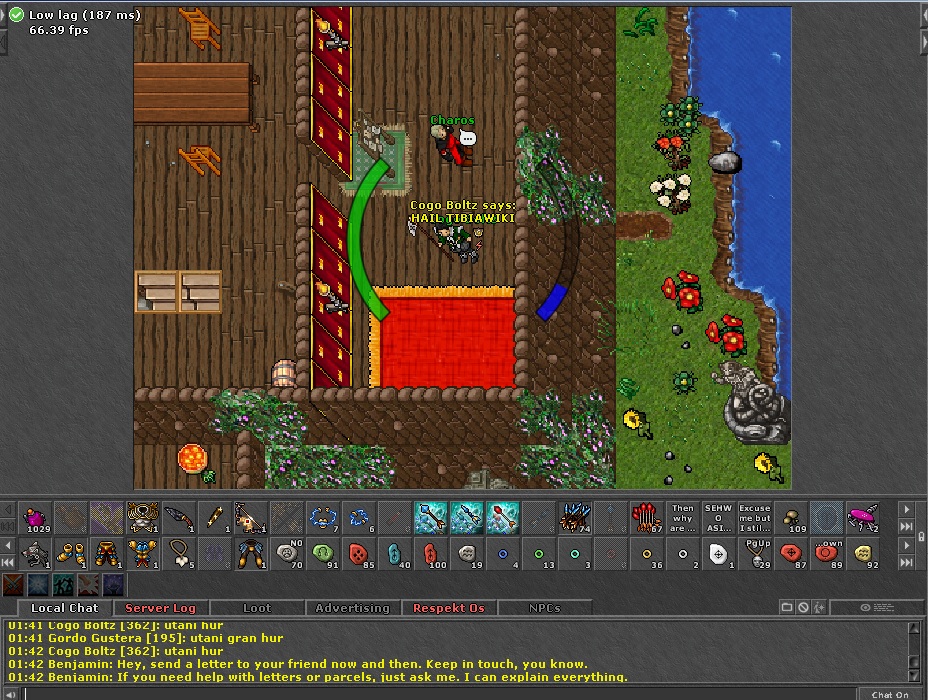This screenshot has width=928, height=700.
Task: Select the Local Chat tab
Action: tap(65, 608)
